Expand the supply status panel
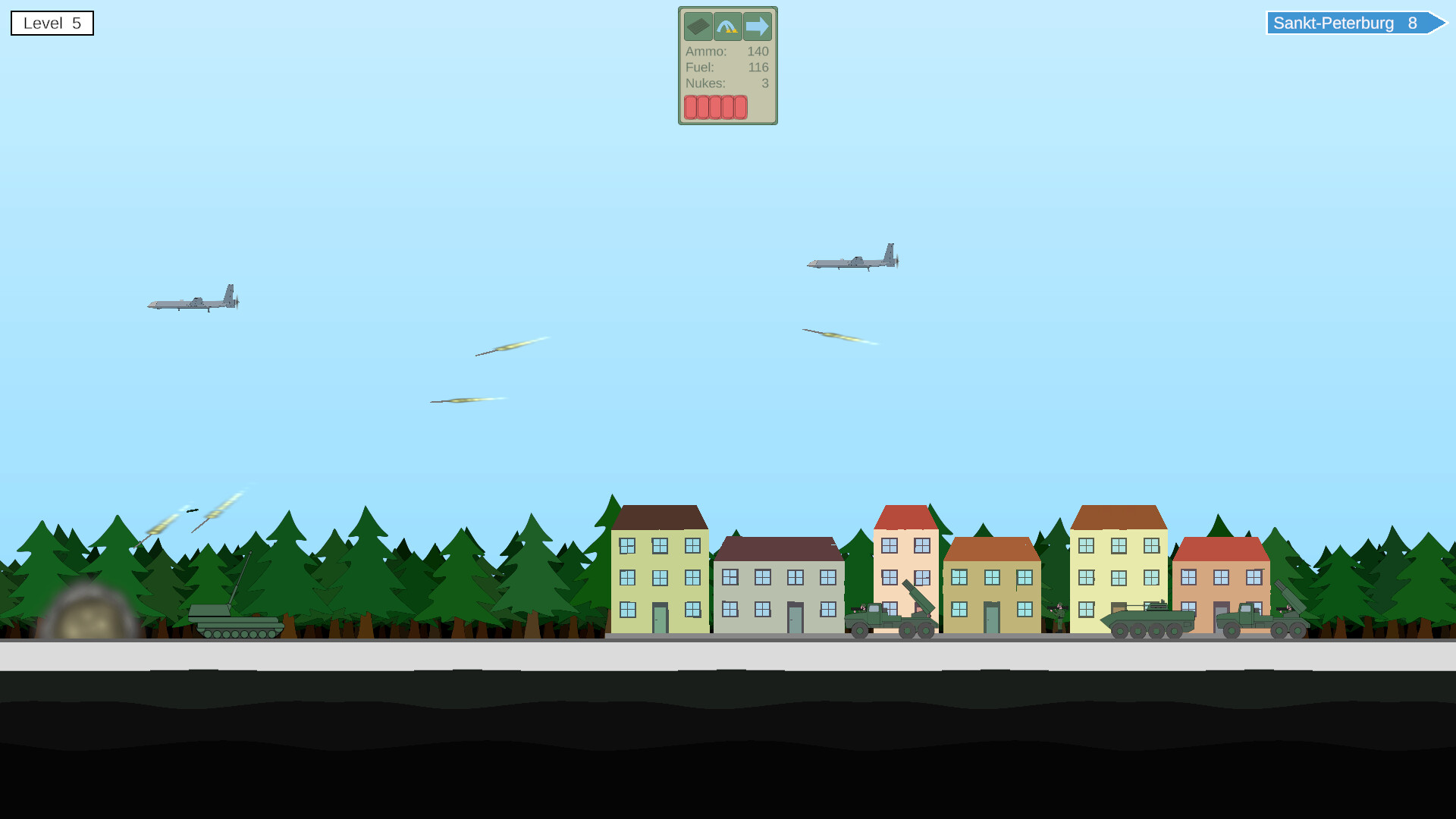The image size is (1456, 819). tap(726, 66)
